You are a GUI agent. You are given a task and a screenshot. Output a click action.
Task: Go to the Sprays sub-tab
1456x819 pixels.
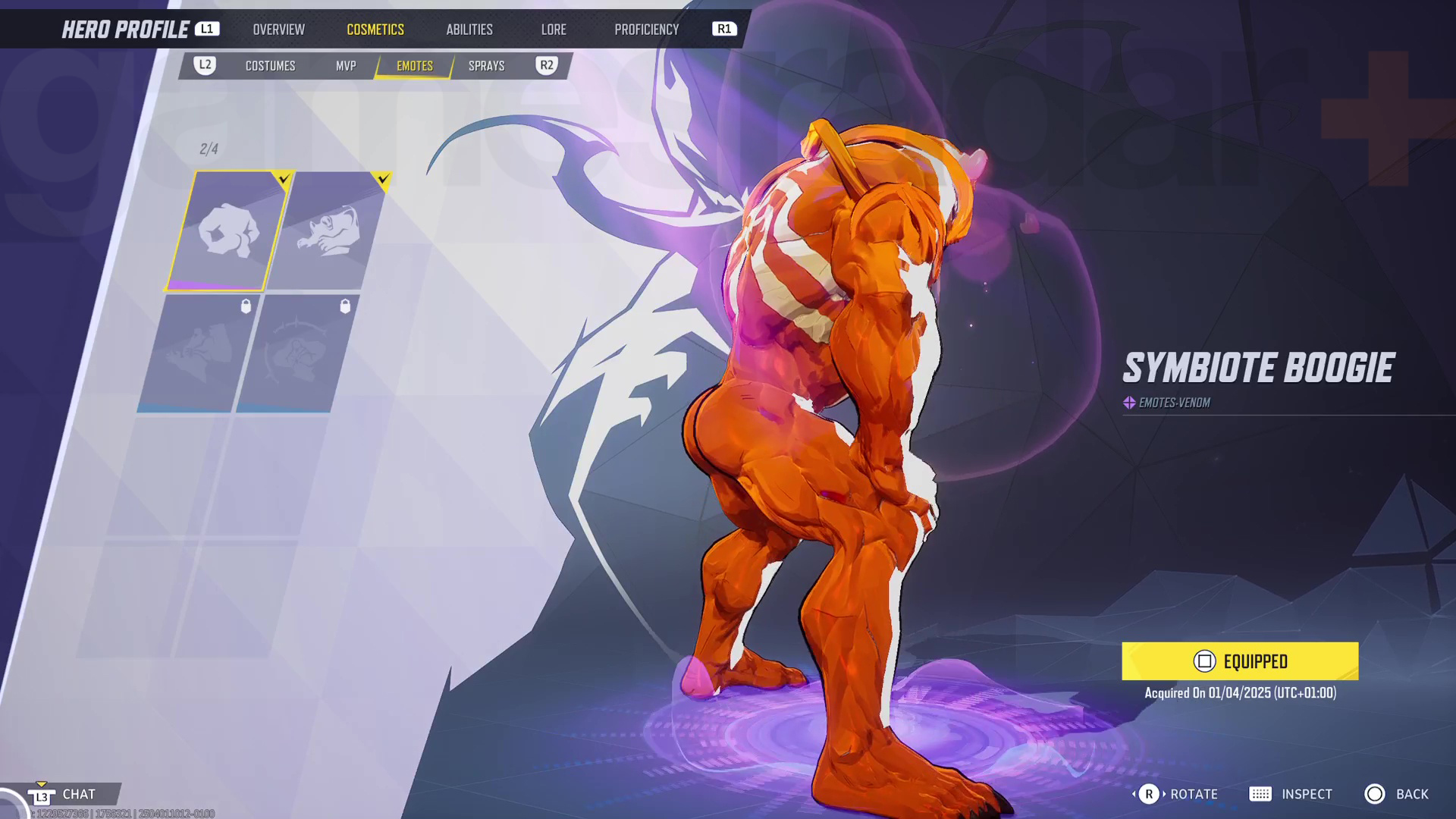pos(486,66)
